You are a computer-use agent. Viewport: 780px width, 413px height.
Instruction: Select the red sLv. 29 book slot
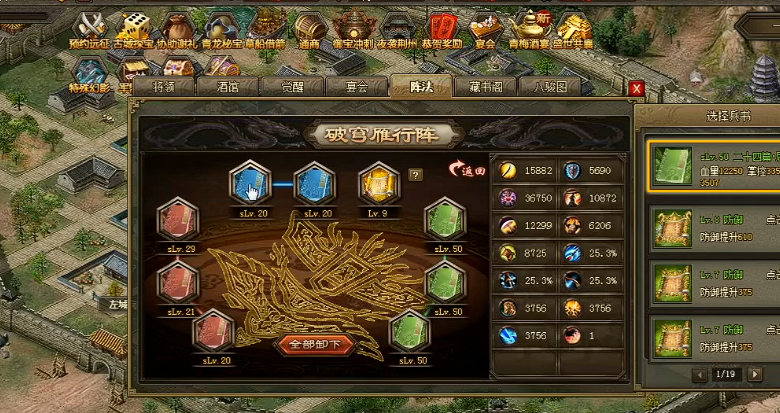click(177, 220)
